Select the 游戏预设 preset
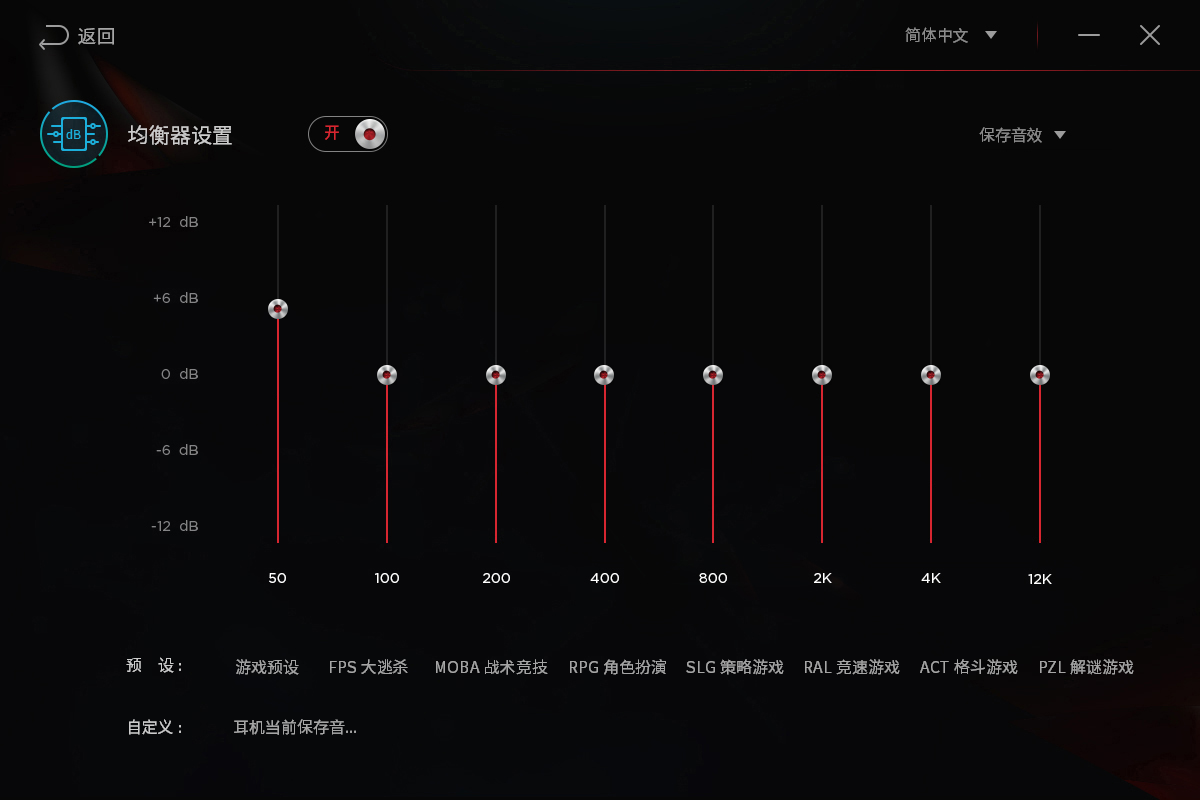Screen dimensions: 1200x800 267,667
